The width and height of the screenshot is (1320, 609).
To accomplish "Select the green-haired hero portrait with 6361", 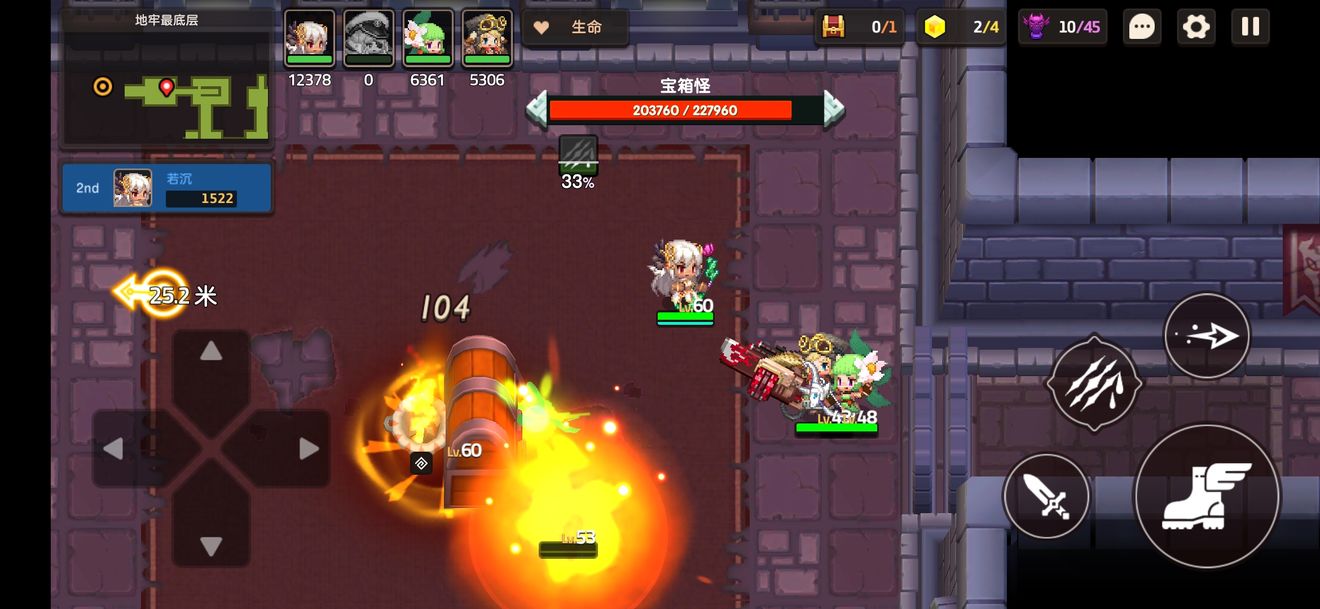I will (x=427, y=38).
